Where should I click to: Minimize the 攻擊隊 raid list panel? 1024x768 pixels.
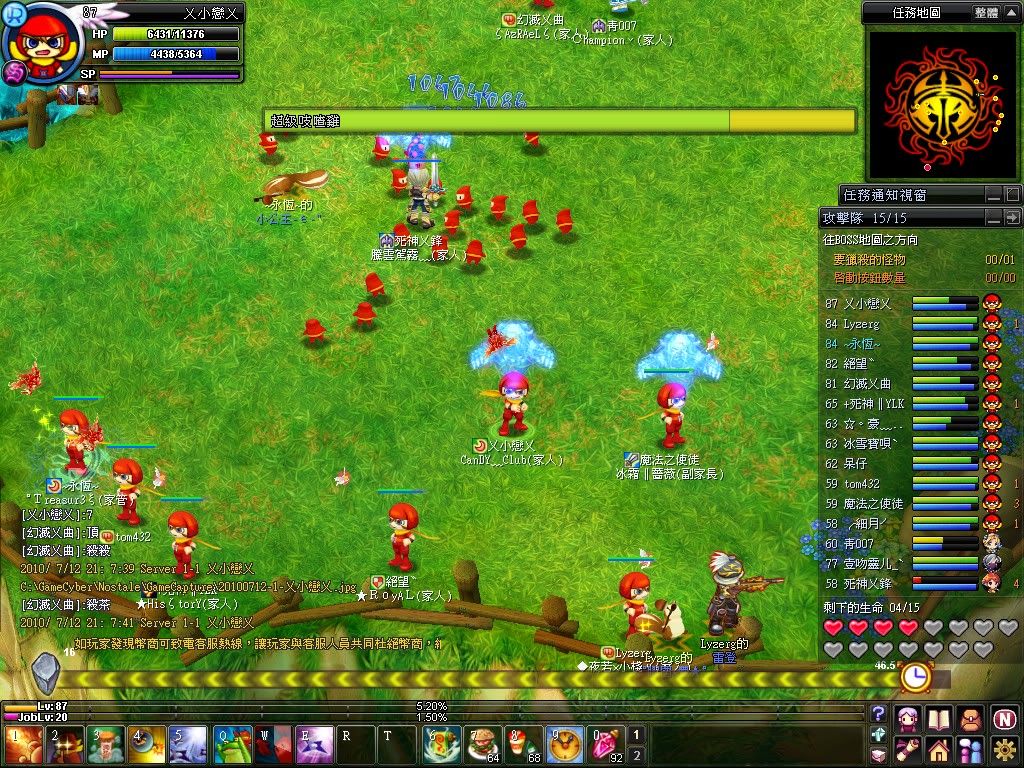(994, 217)
